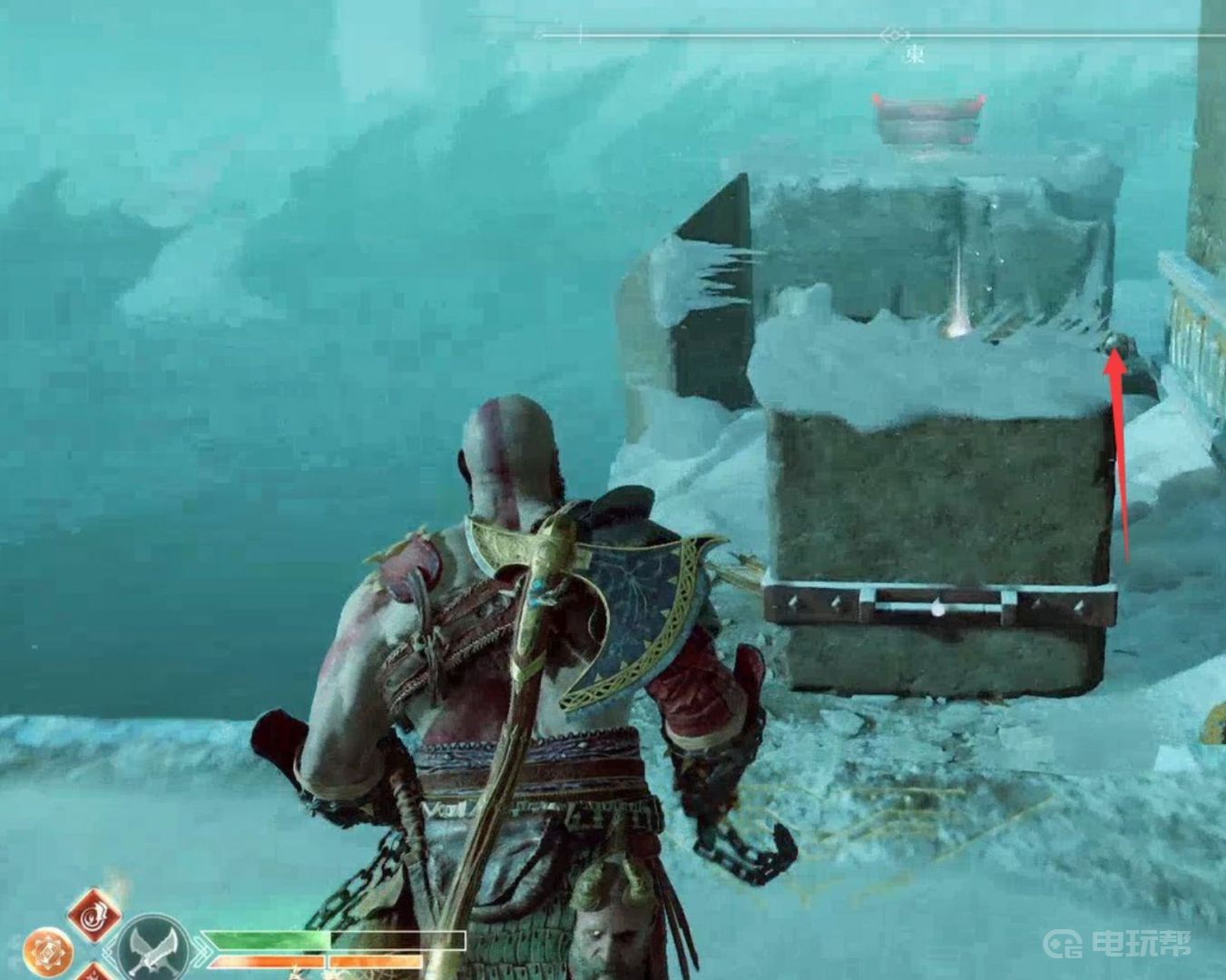Click the compass bar's center diamond marker

point(894,35)
